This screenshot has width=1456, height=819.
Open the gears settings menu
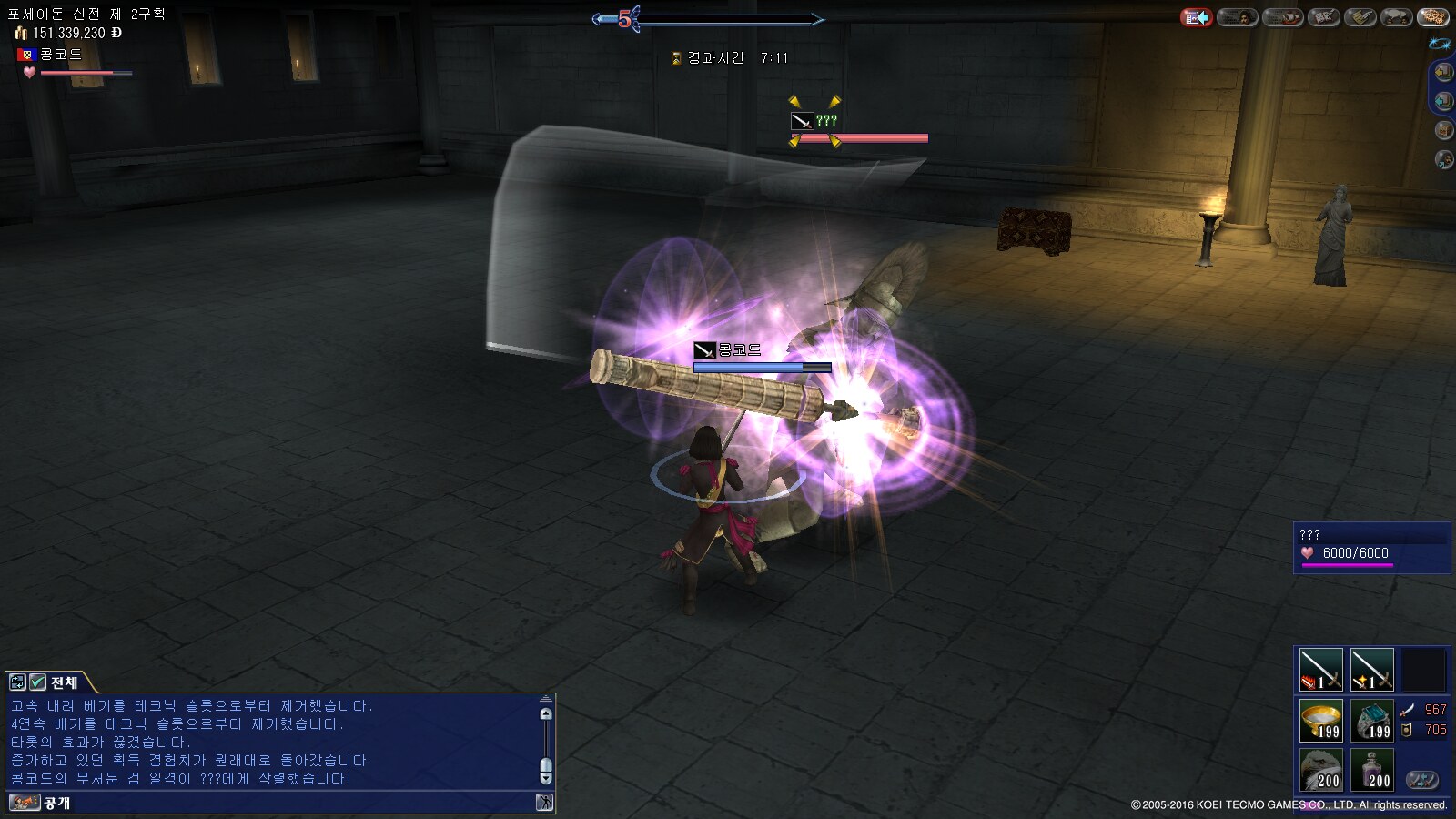1433,17
